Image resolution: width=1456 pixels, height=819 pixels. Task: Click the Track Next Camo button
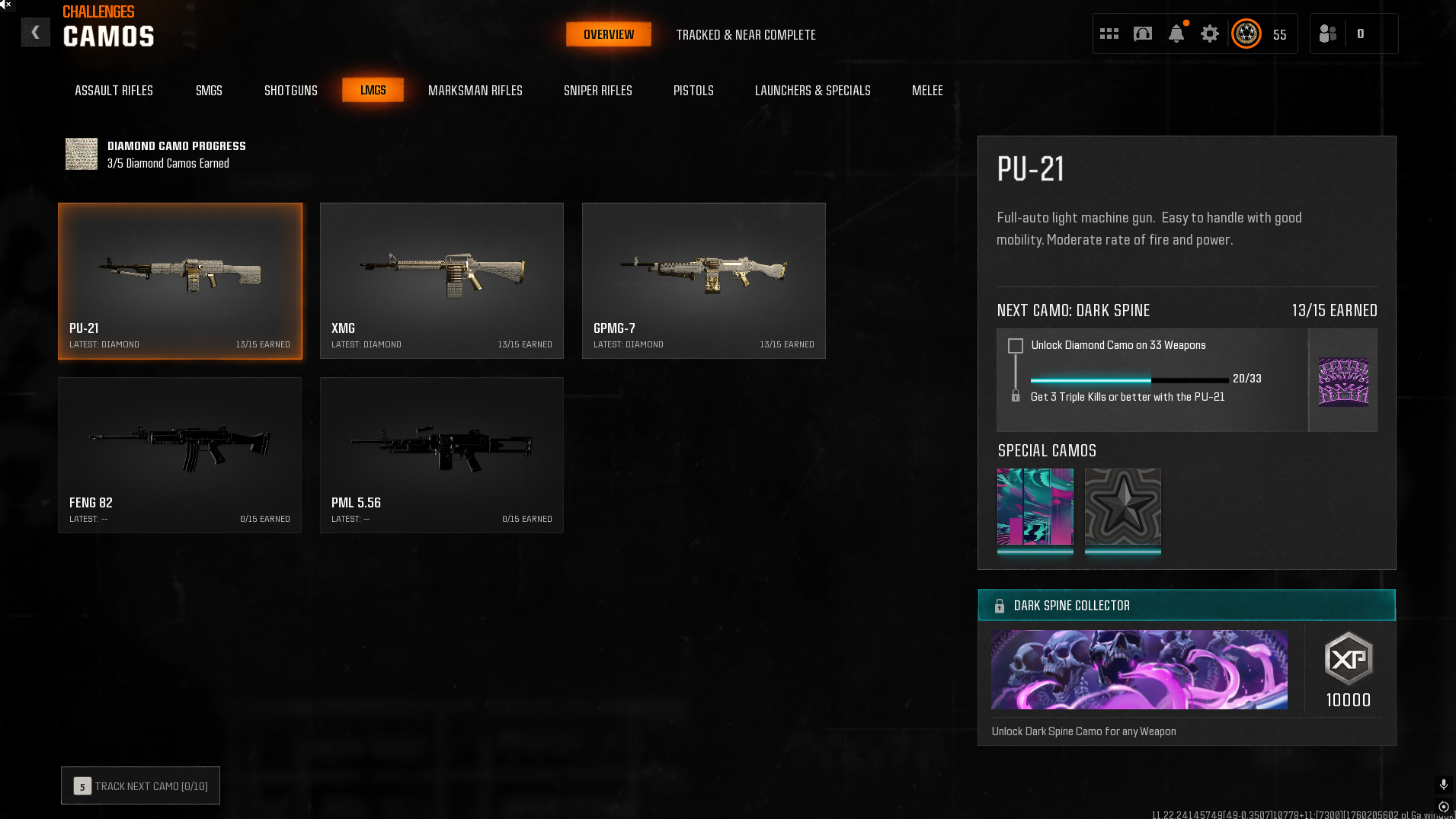[x=140, y=785]
